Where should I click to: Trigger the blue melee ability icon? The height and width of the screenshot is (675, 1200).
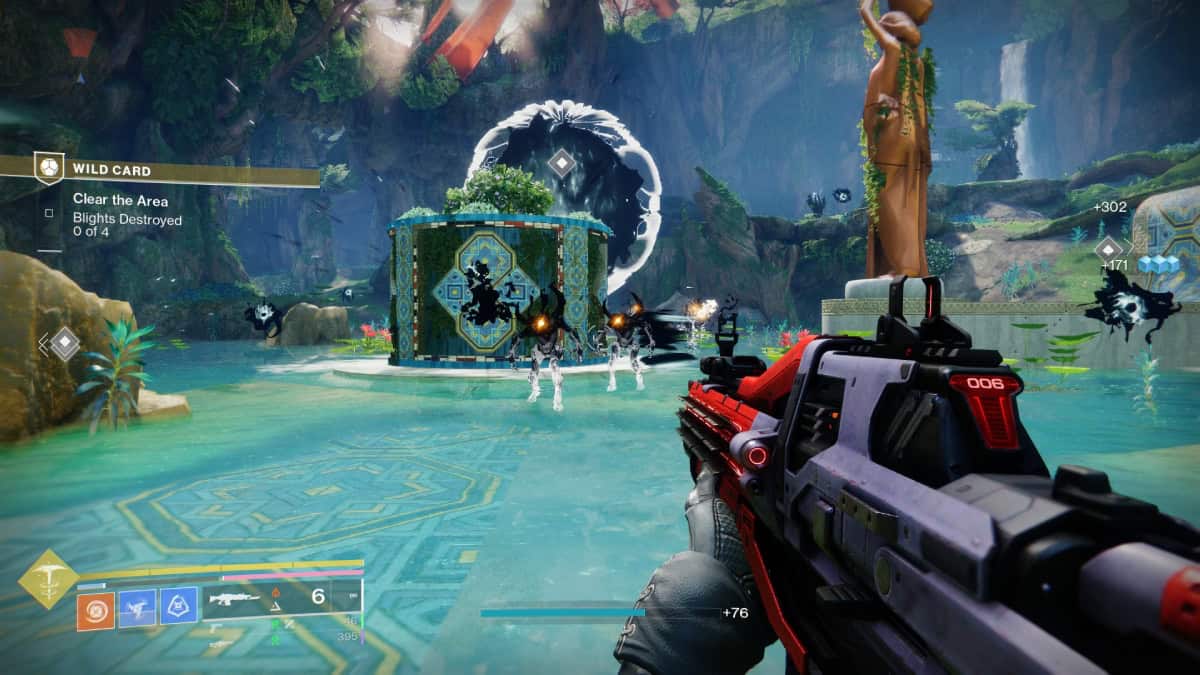tap(138, 608)
